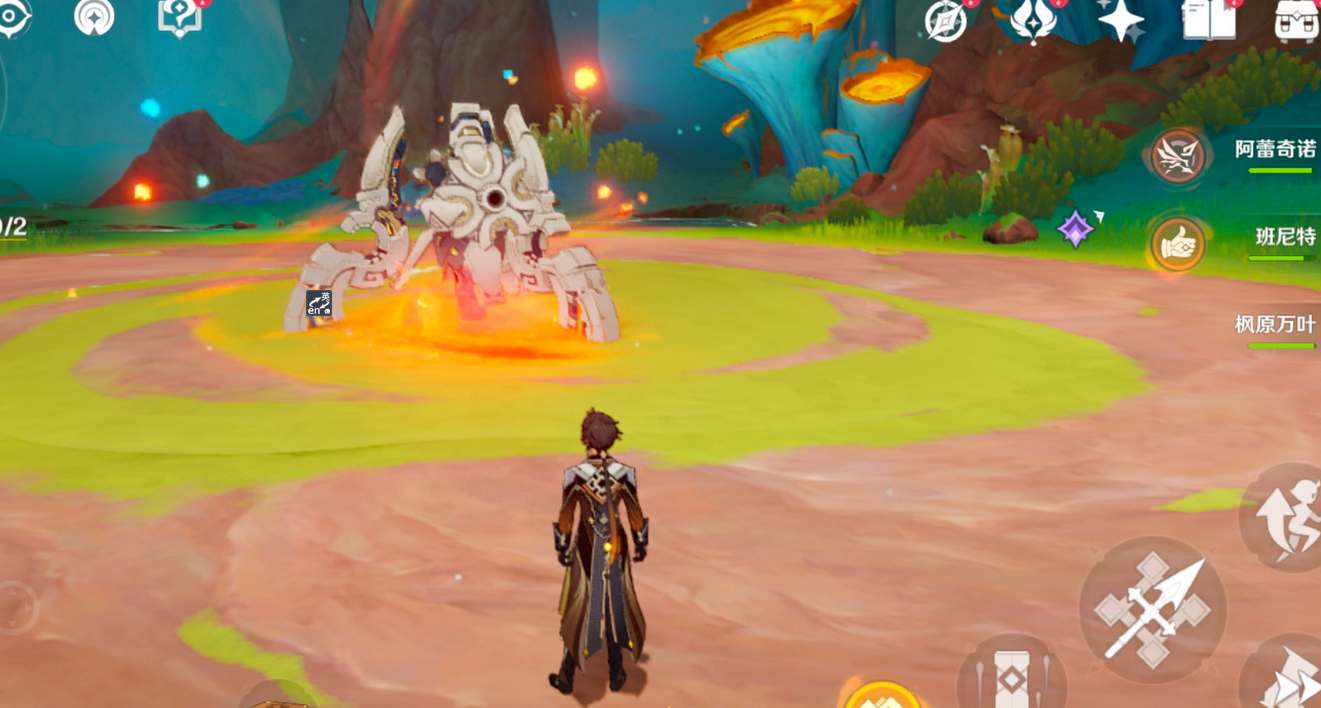Tap the spear normal attack button
Screen dimensions: 1321x708
click(x=1153, y=611)
